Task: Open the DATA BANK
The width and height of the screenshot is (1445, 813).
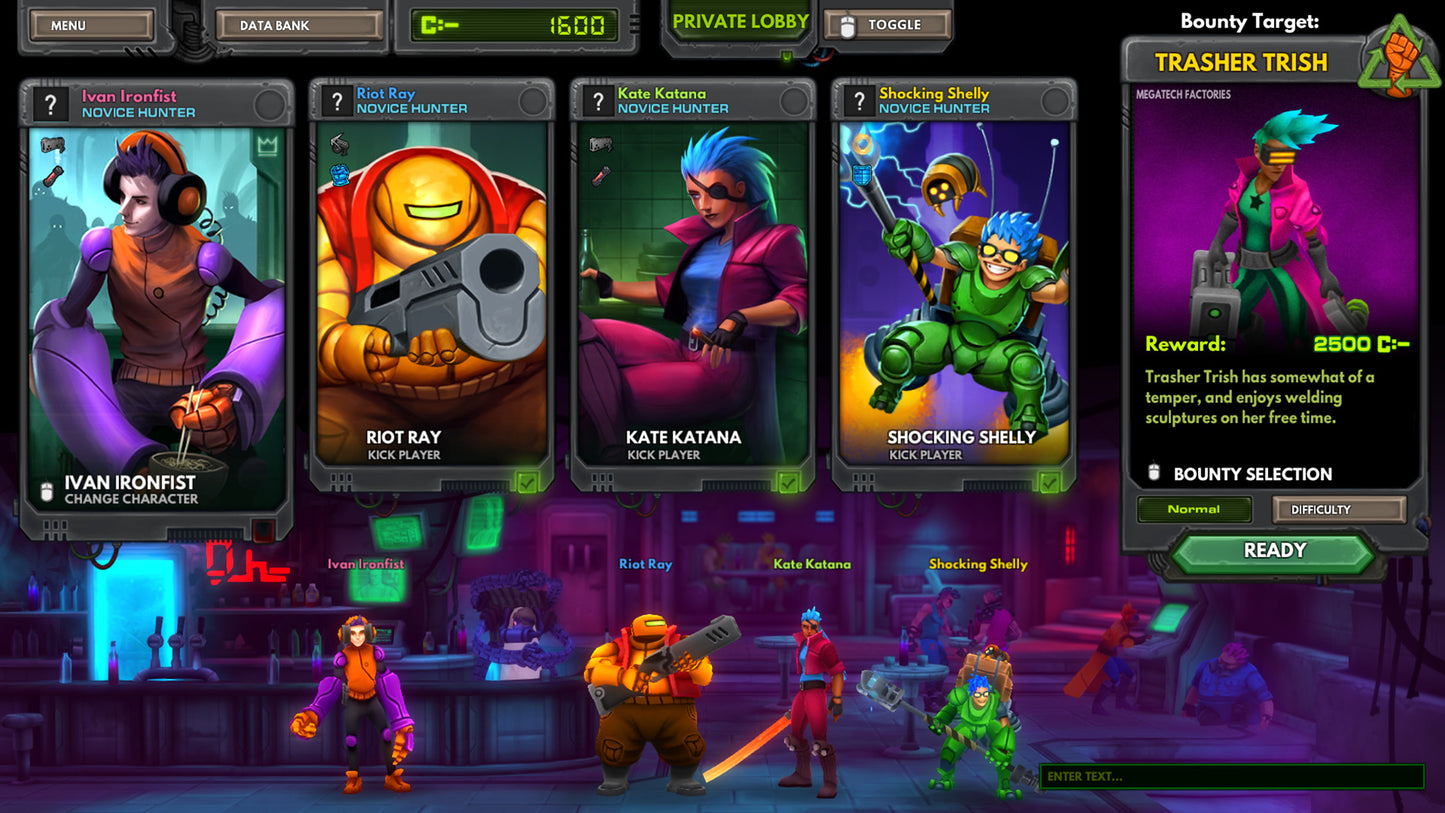Action: tap(298, 24)
